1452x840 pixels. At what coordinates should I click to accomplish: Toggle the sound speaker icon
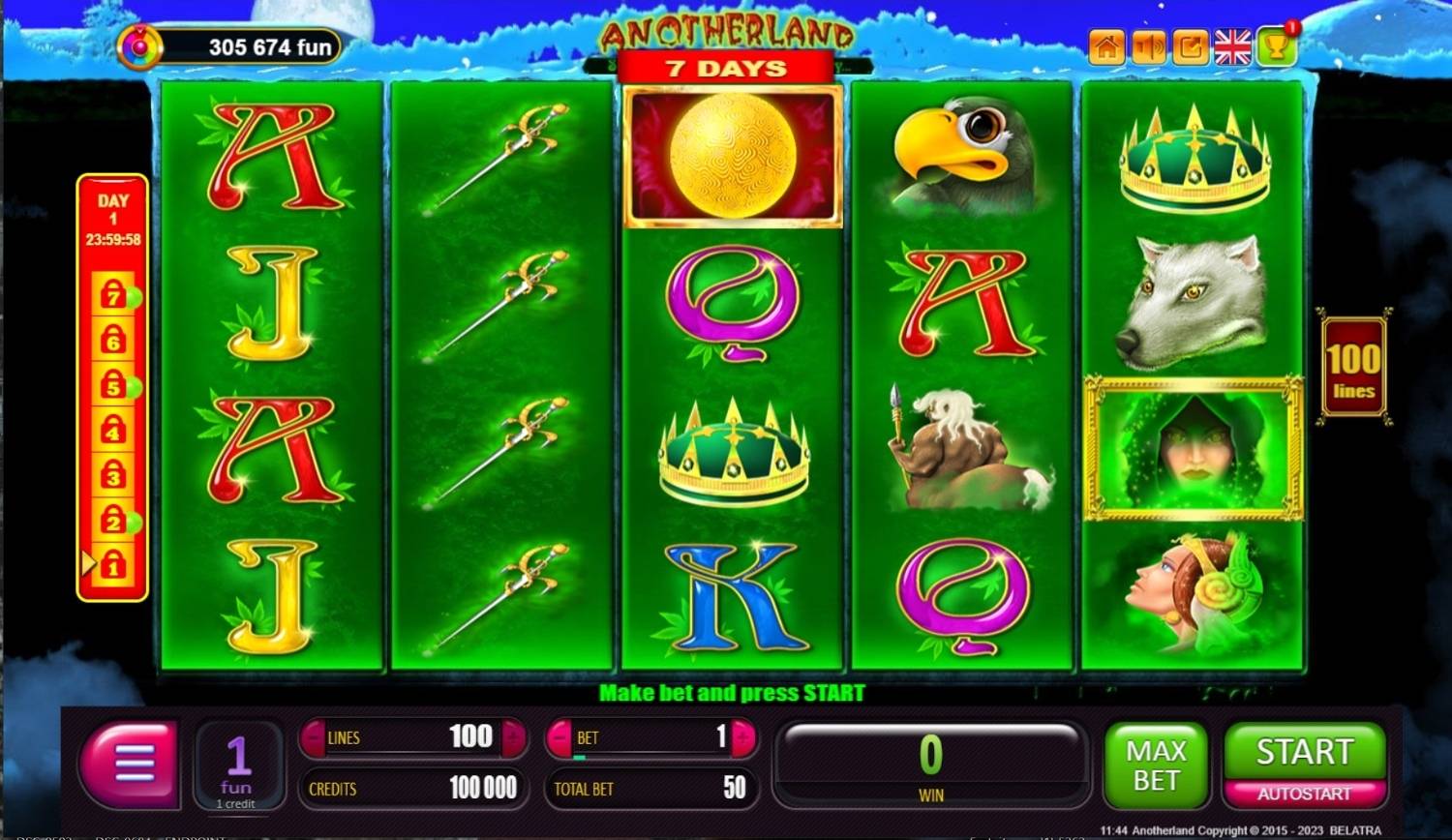point(1149,46)
